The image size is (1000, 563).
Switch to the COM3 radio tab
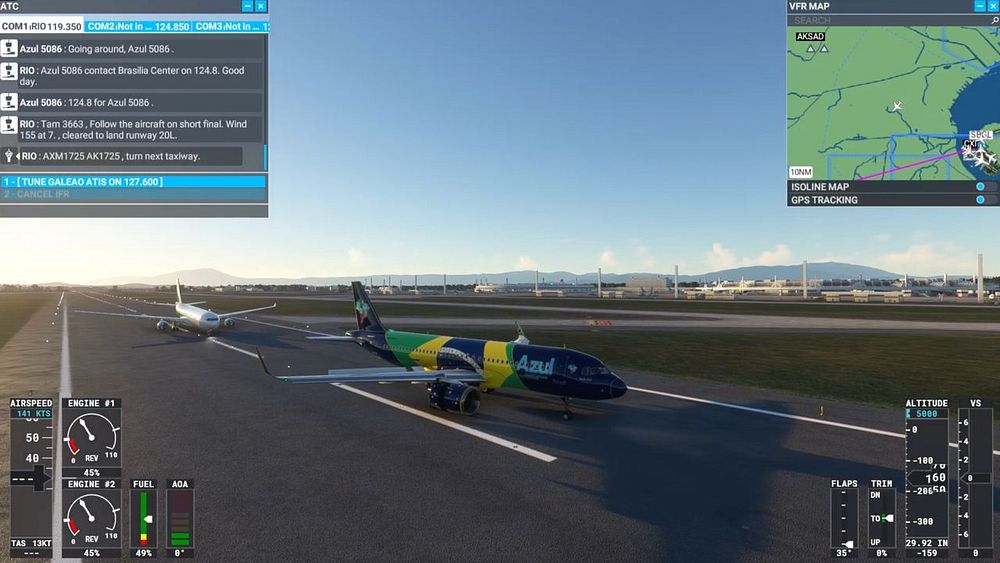pos(230,26)
